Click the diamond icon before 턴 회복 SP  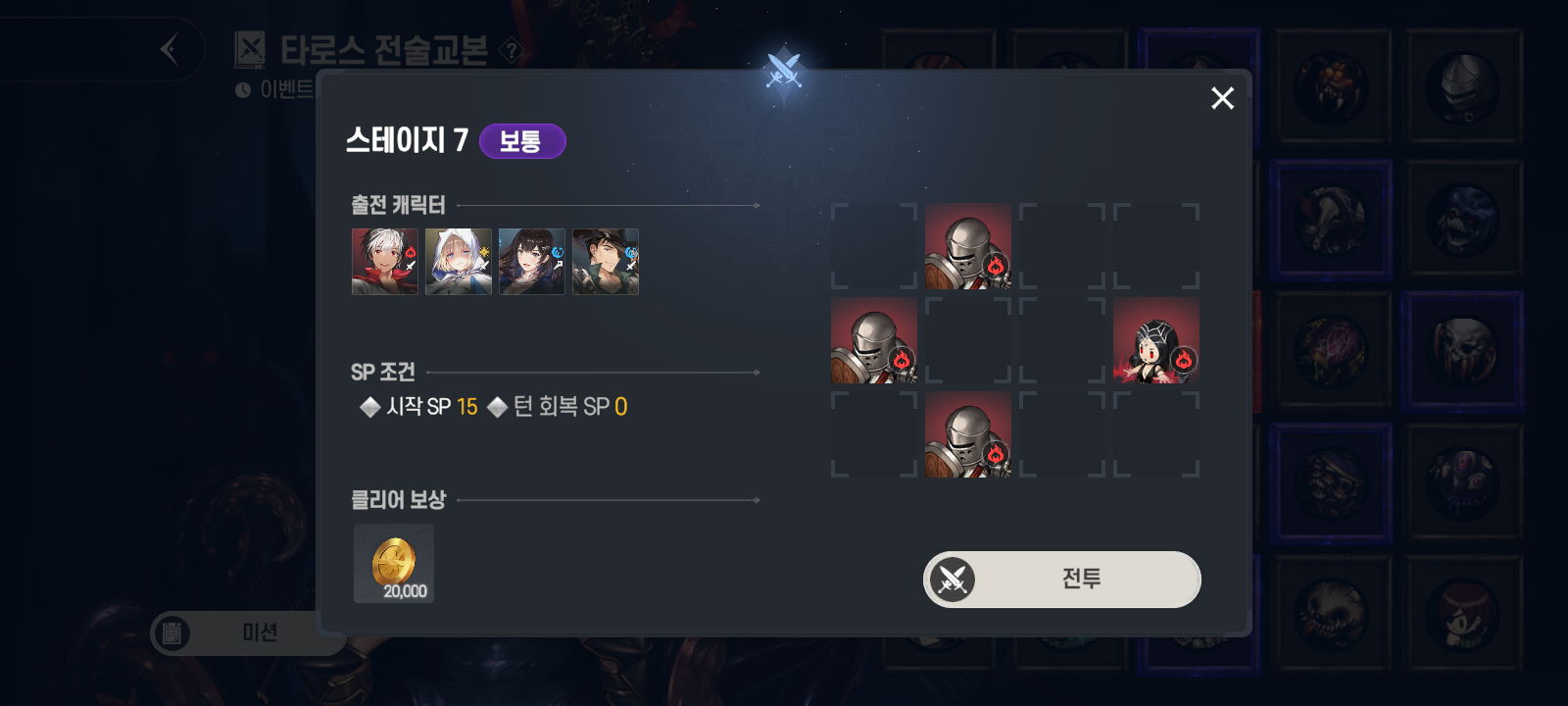[x=498, y=406]
